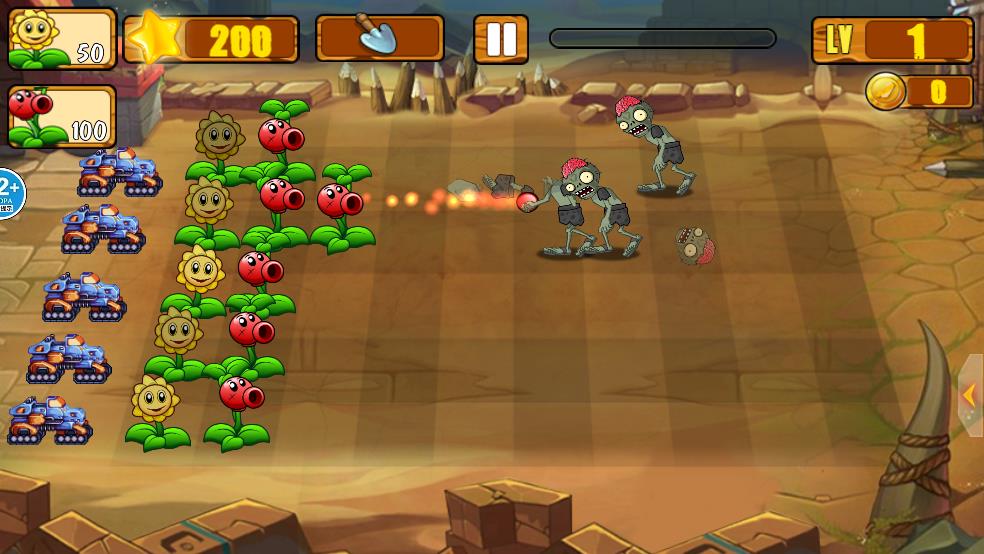Viewport: 984px width, 554px height.
Task: Pause the game
Action: tap(500, 39)
